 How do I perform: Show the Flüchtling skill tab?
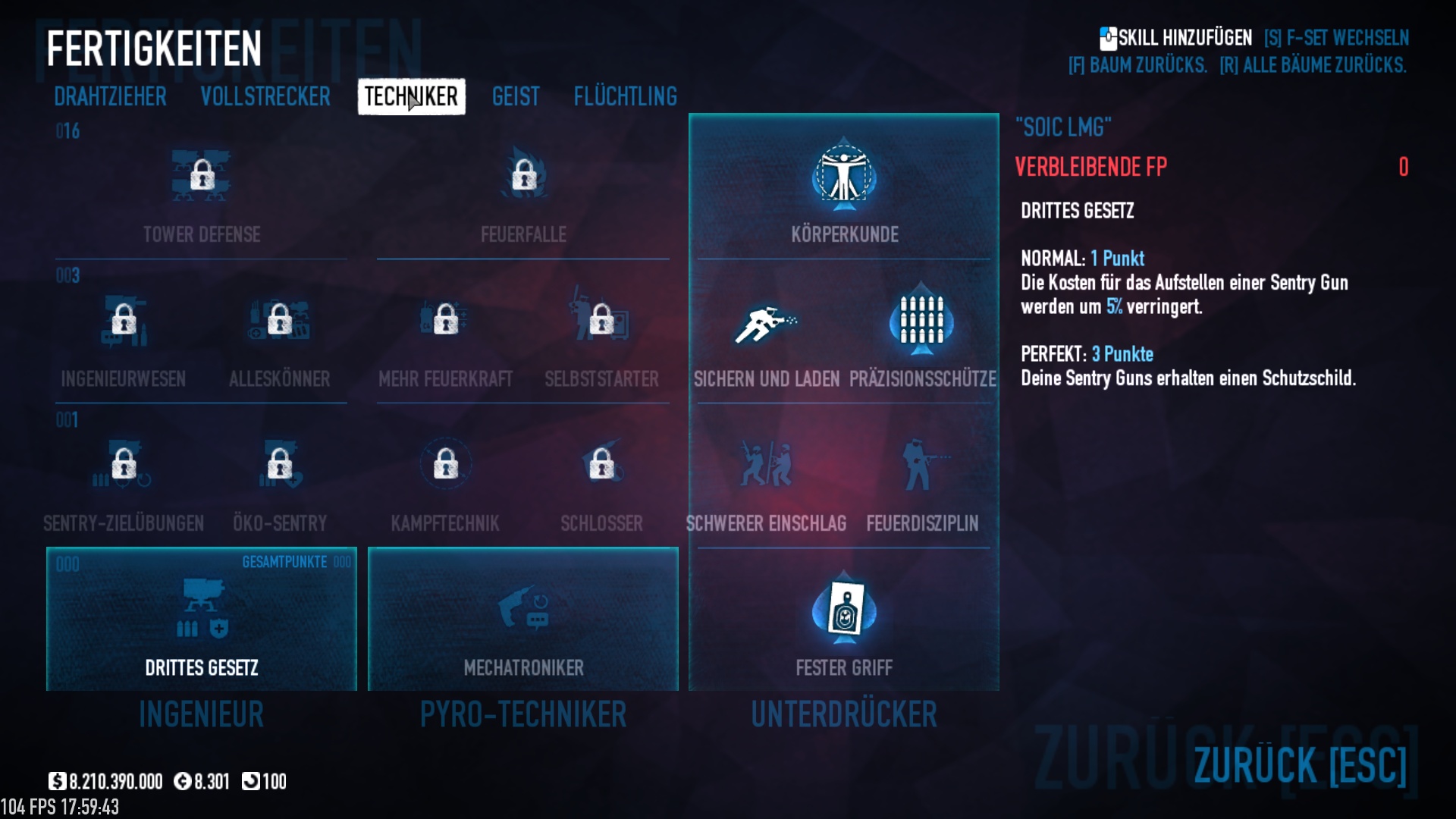coord(625,97)
